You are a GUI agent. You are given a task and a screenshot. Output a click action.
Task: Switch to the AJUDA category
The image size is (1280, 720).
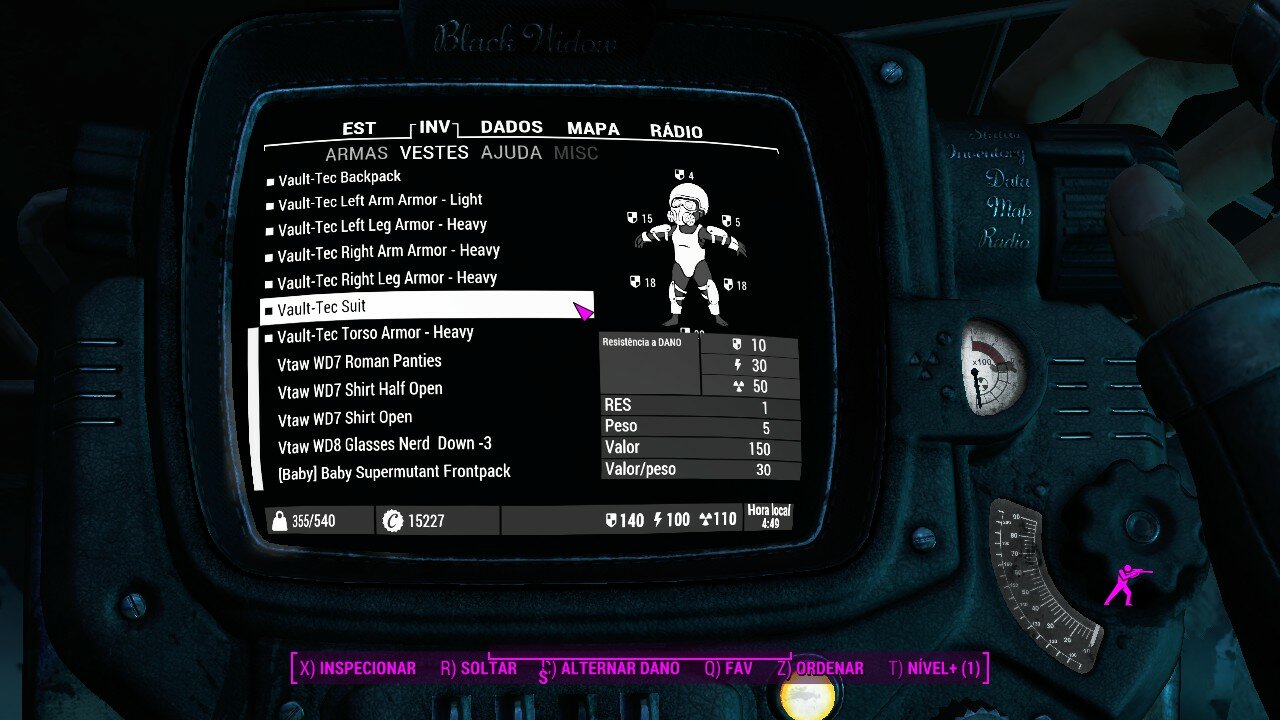pyautogui.click(x=511, y=153)
